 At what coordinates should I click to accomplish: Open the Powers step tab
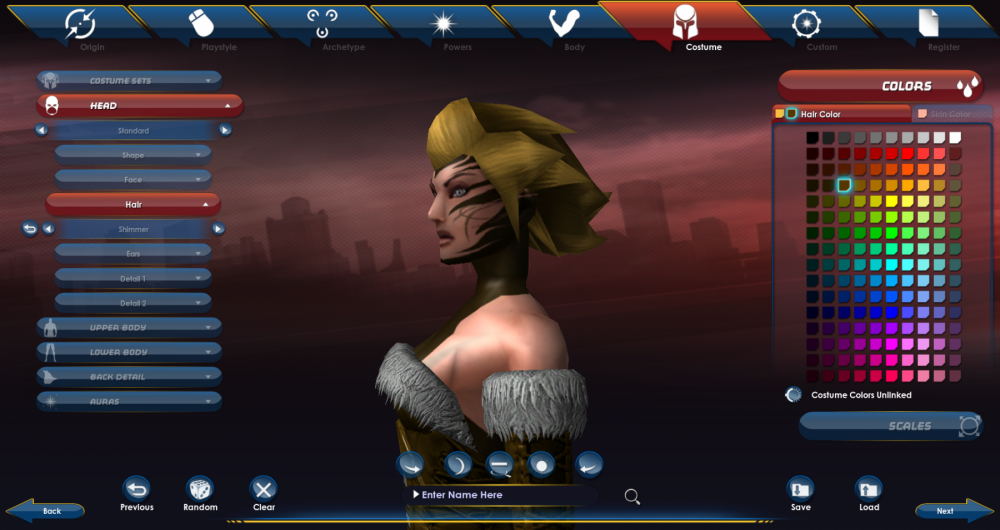click(443, 27)
